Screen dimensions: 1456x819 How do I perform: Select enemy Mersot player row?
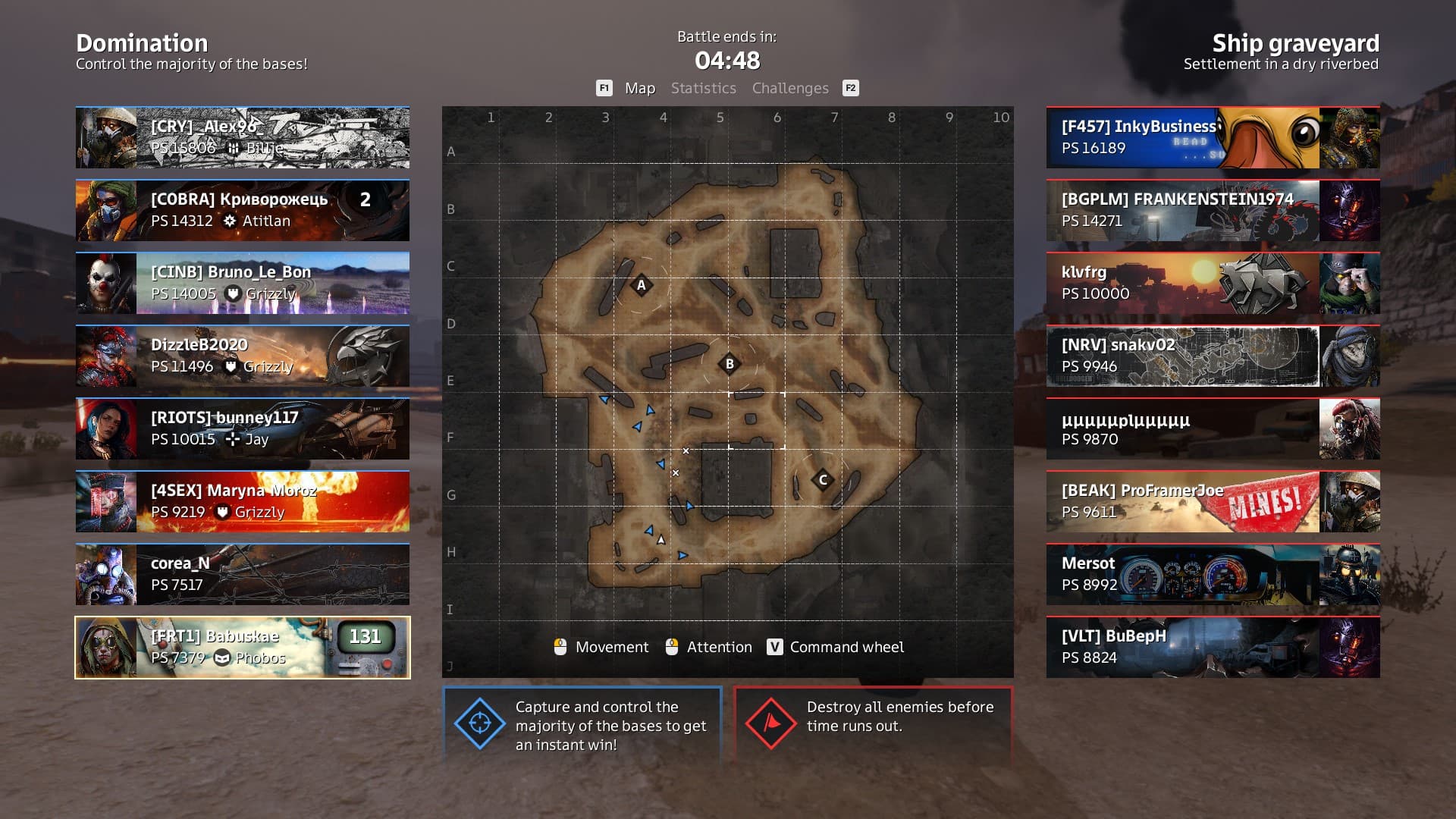click(1213, 574)
